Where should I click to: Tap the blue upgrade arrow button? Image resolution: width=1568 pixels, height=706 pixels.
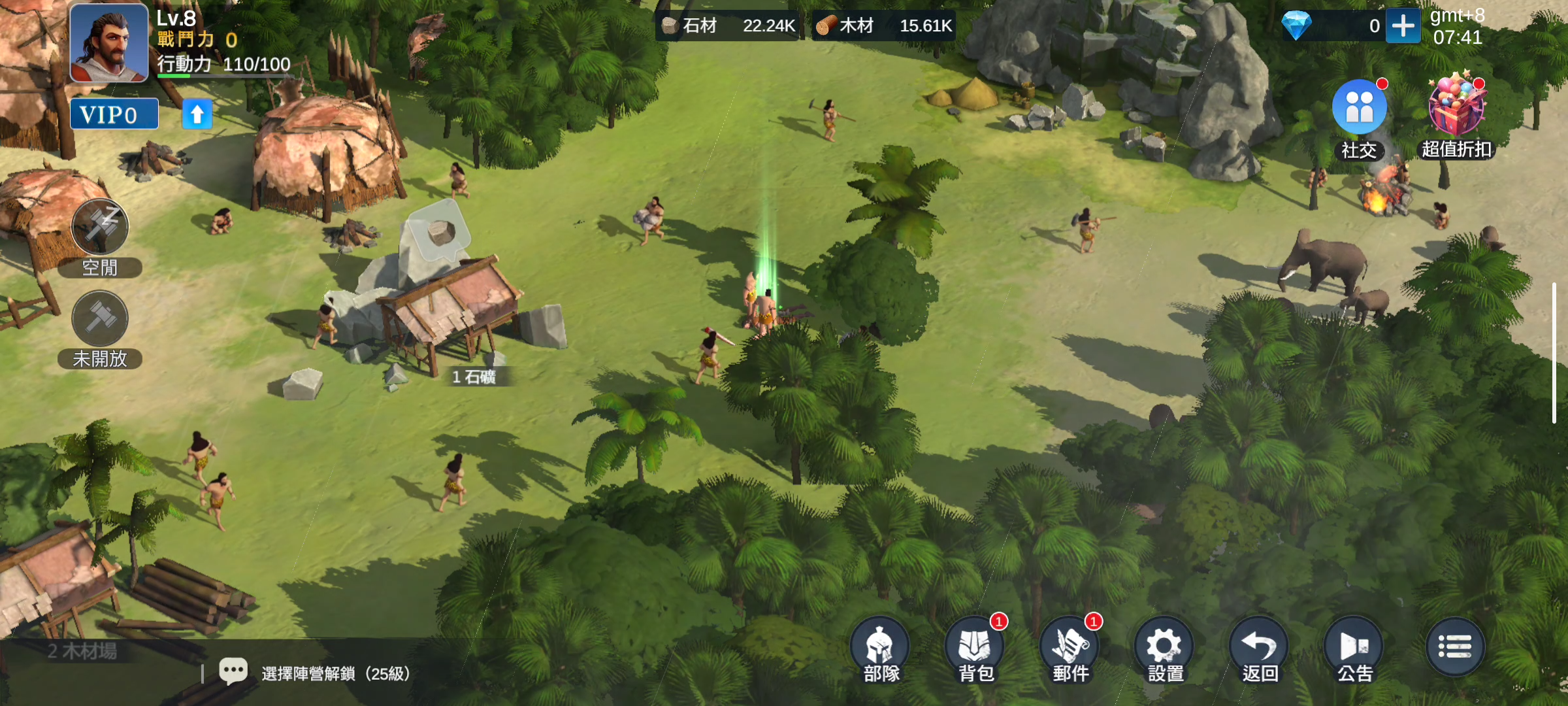coord(197,114)
